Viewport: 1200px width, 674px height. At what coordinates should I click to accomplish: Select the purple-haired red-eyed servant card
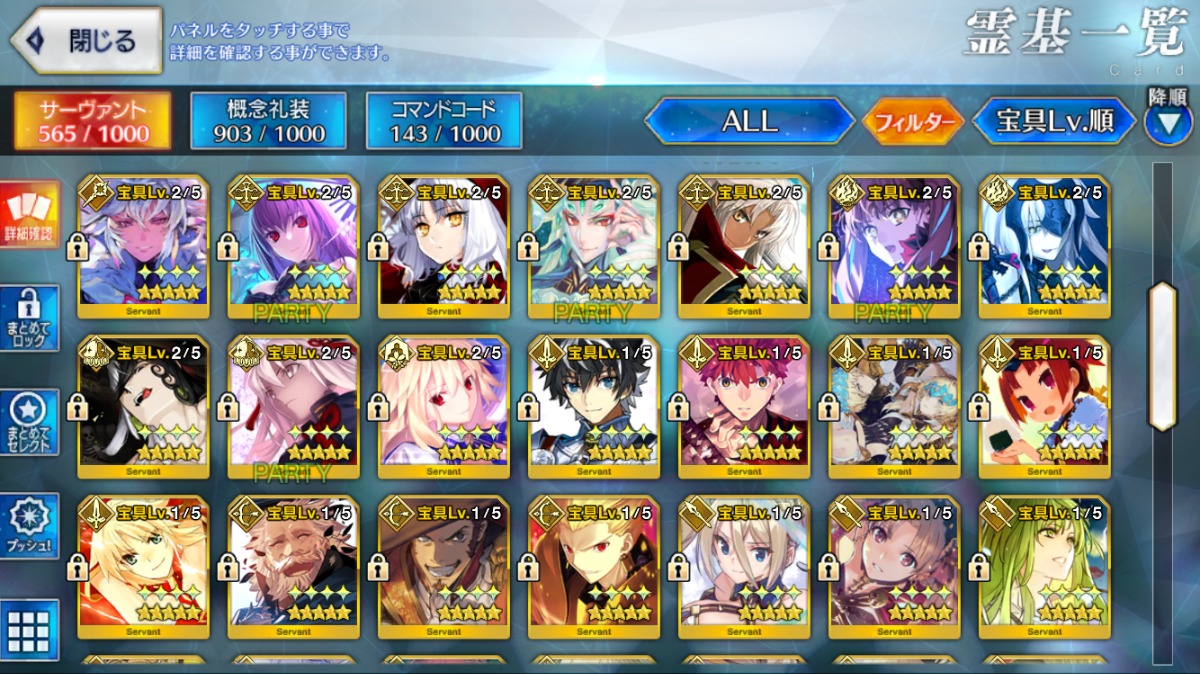coord(293,247)
